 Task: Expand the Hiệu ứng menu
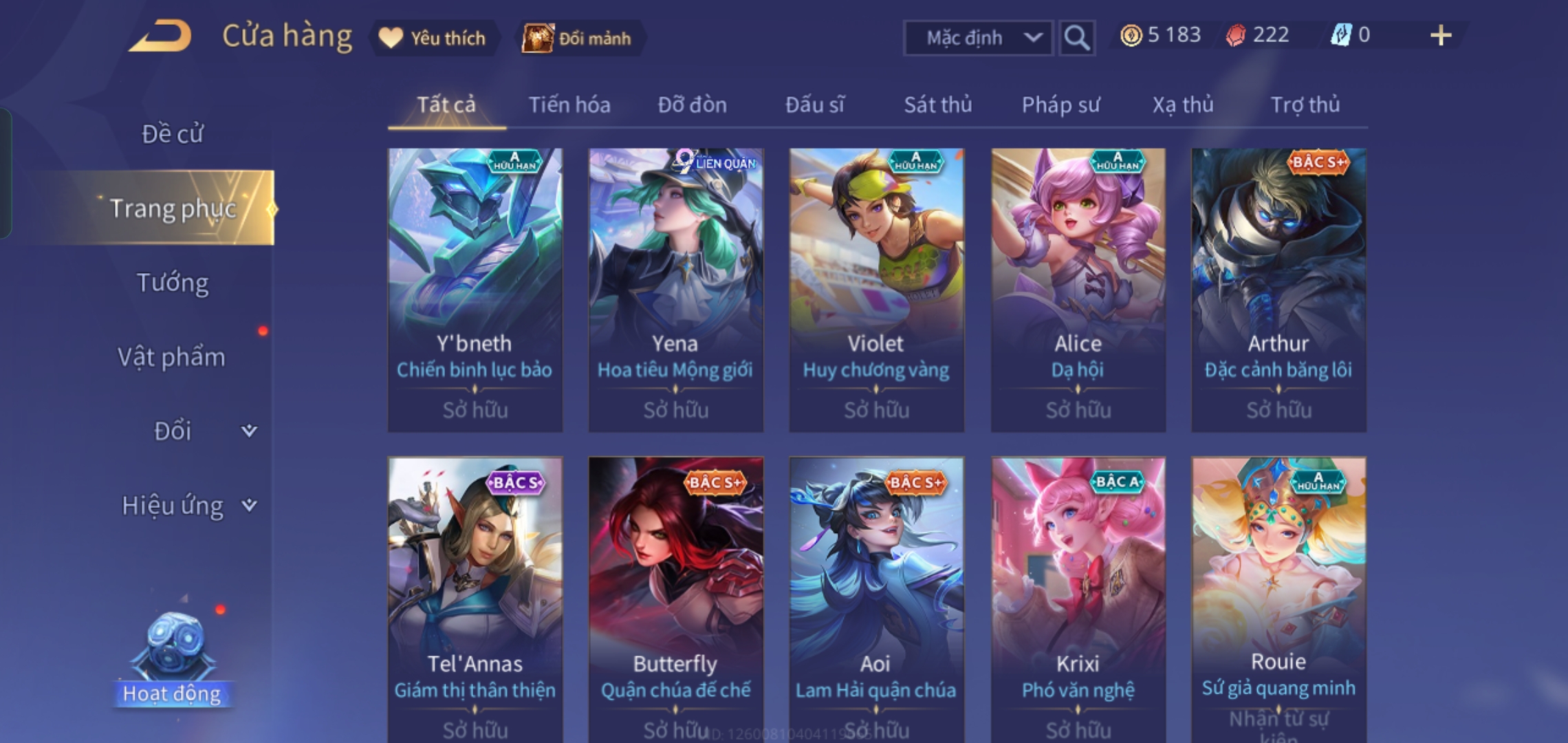(186, 506)
